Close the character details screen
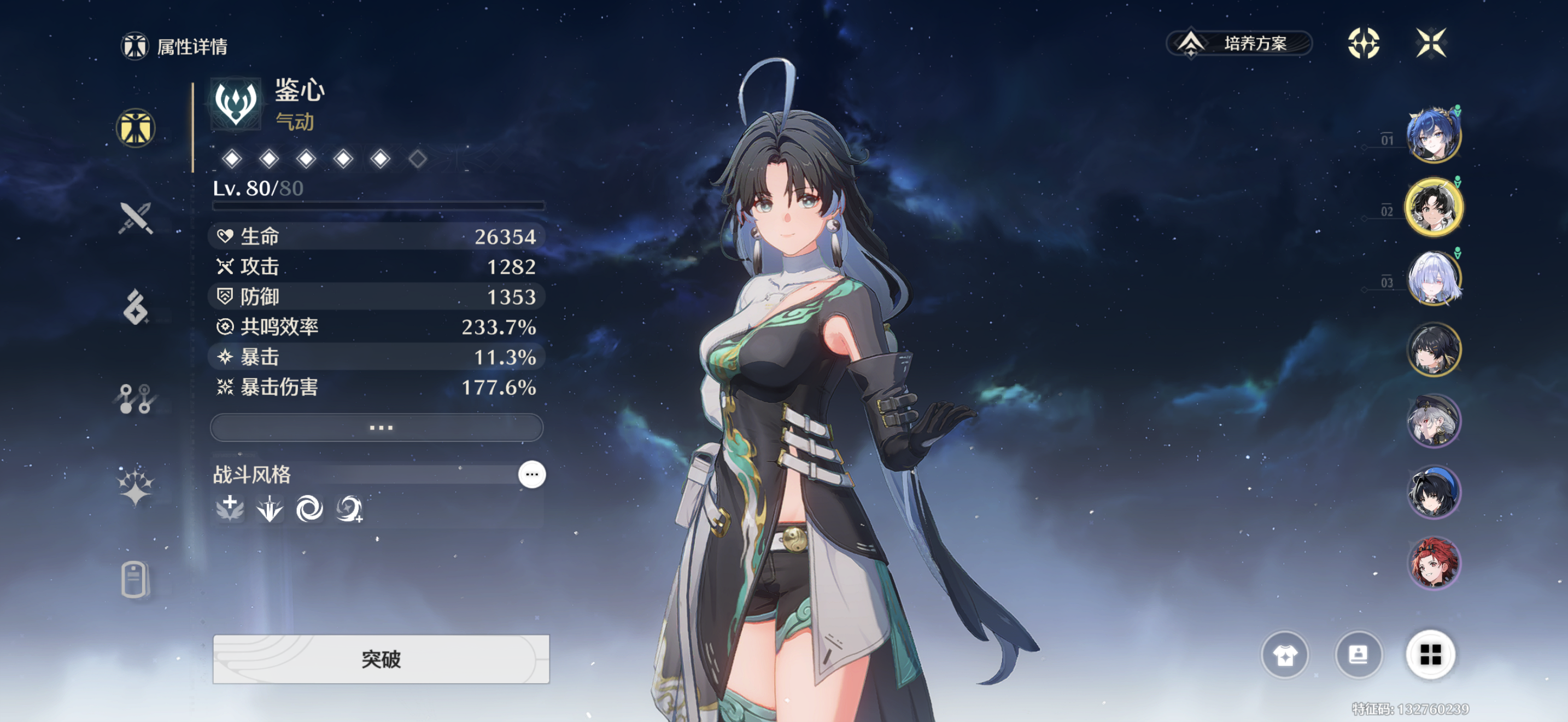Screen dimensions: 1568x722 1430,43
